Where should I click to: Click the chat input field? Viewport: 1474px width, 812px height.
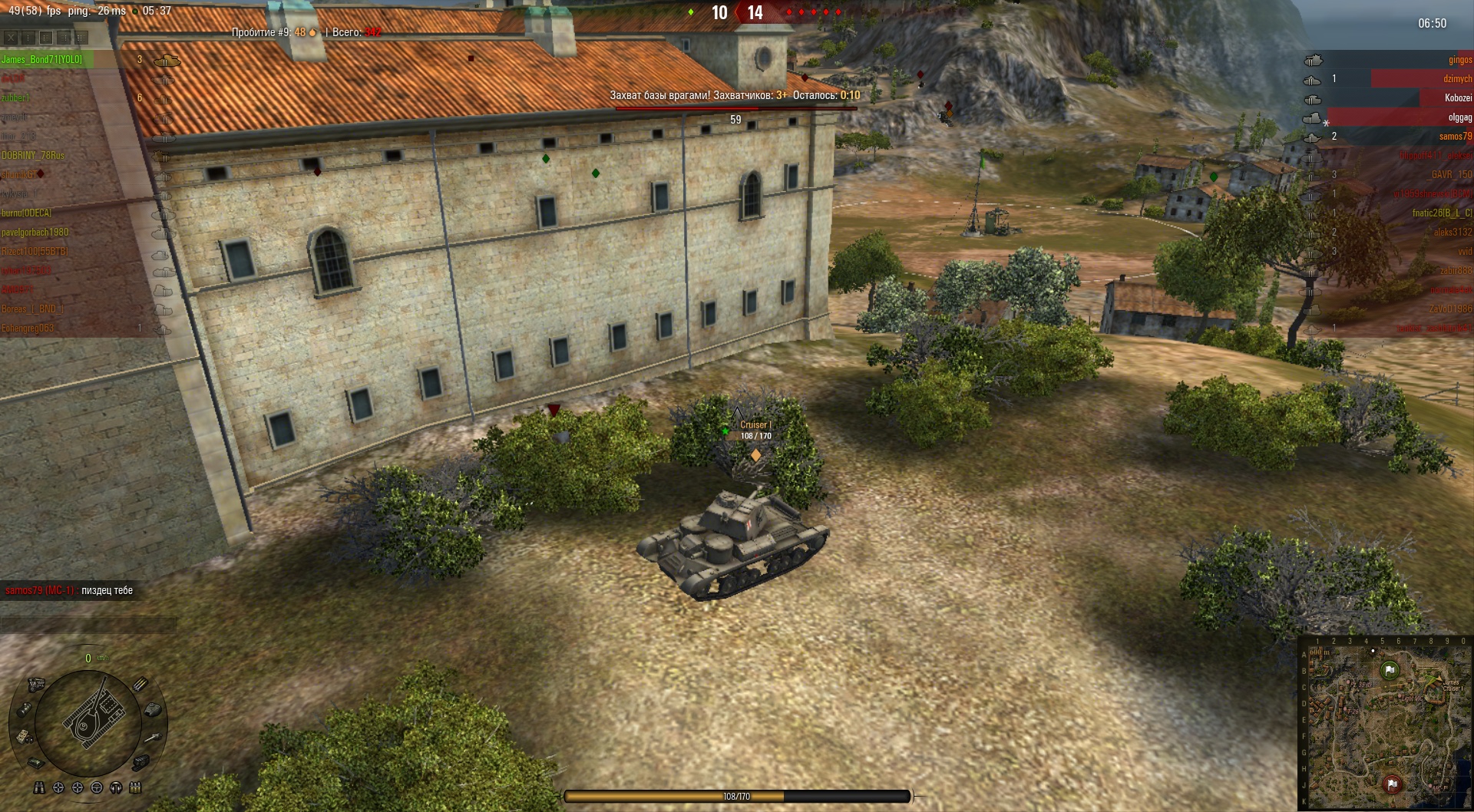[x=88, y=625]
